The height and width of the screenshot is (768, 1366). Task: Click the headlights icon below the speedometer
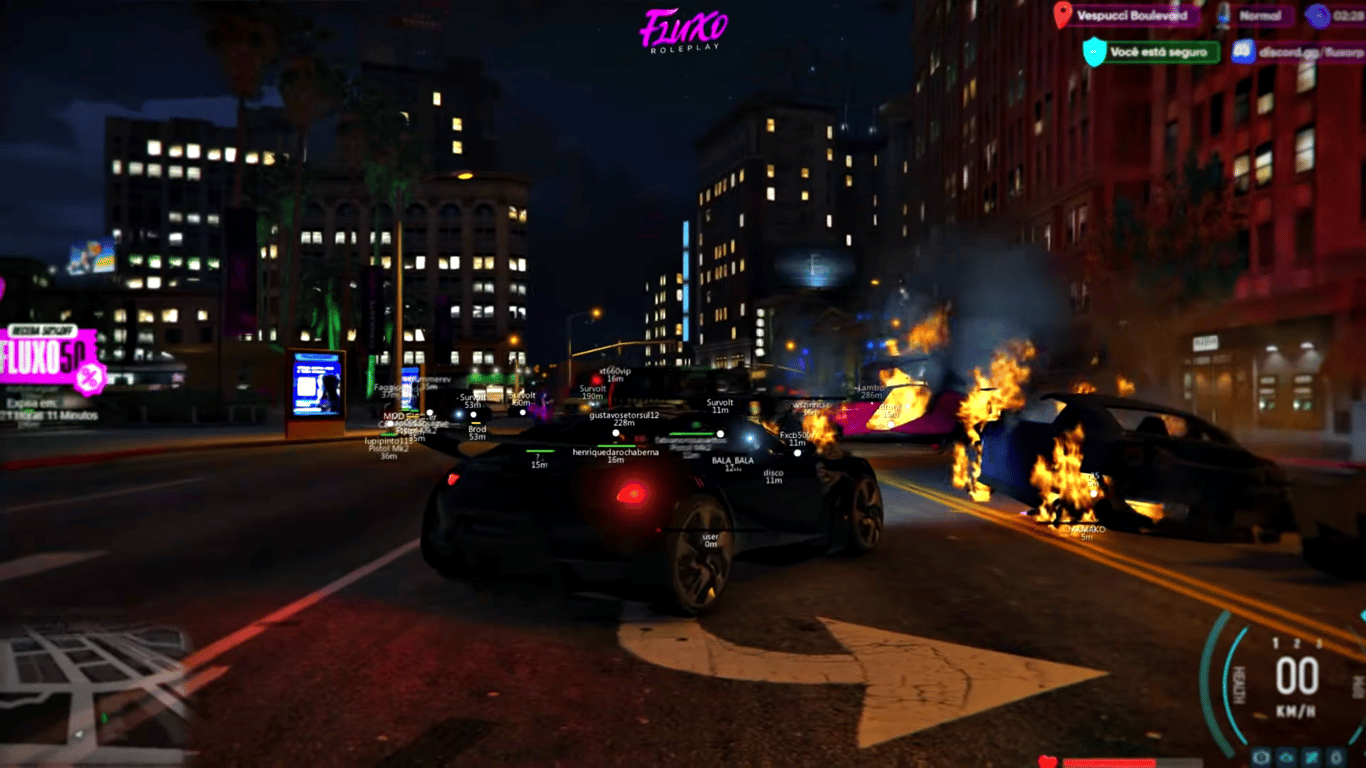pyautogui.click(x=1287, y=757)
